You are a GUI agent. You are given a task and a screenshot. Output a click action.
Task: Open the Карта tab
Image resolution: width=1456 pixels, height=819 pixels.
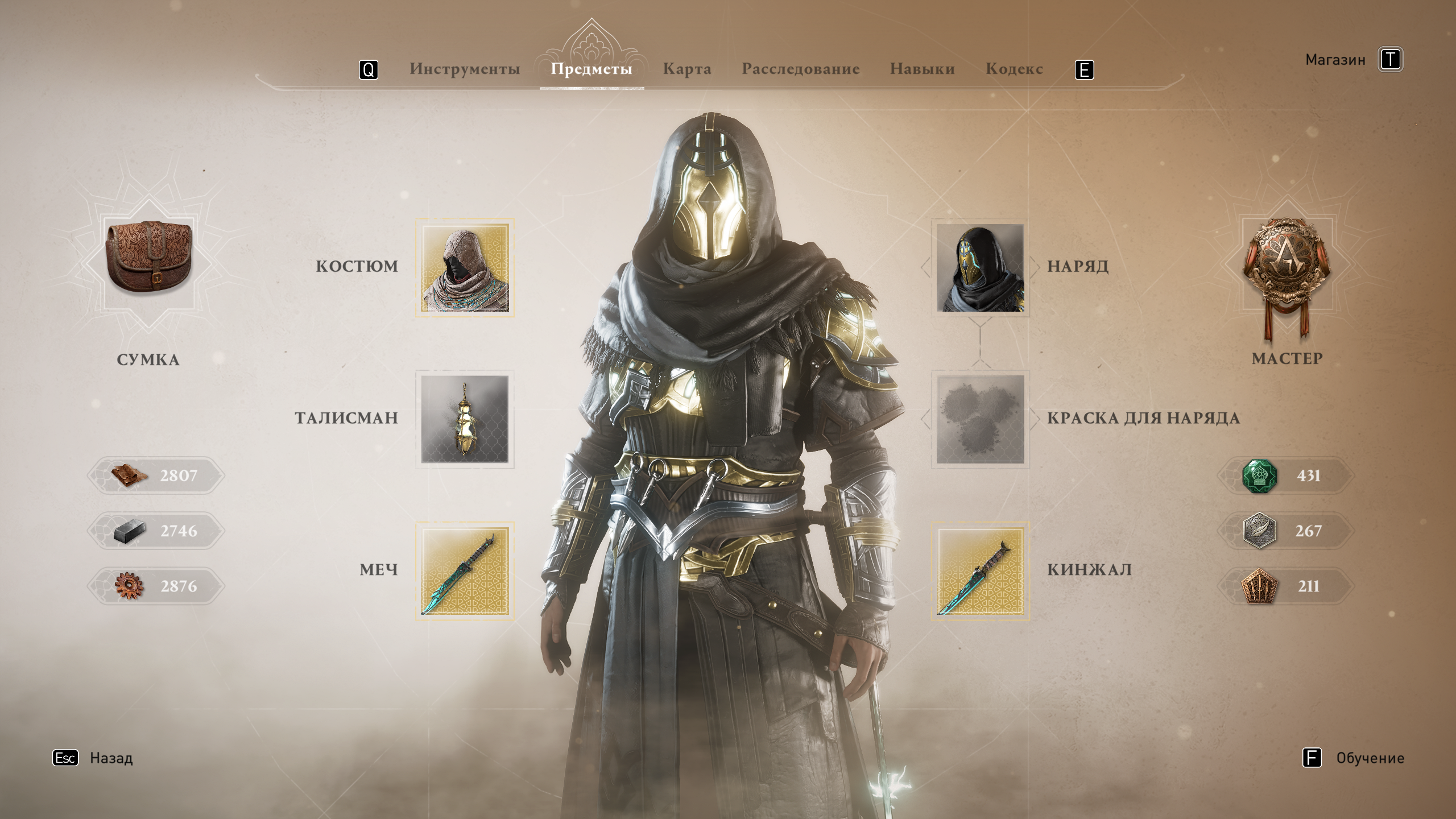[687, 69]
